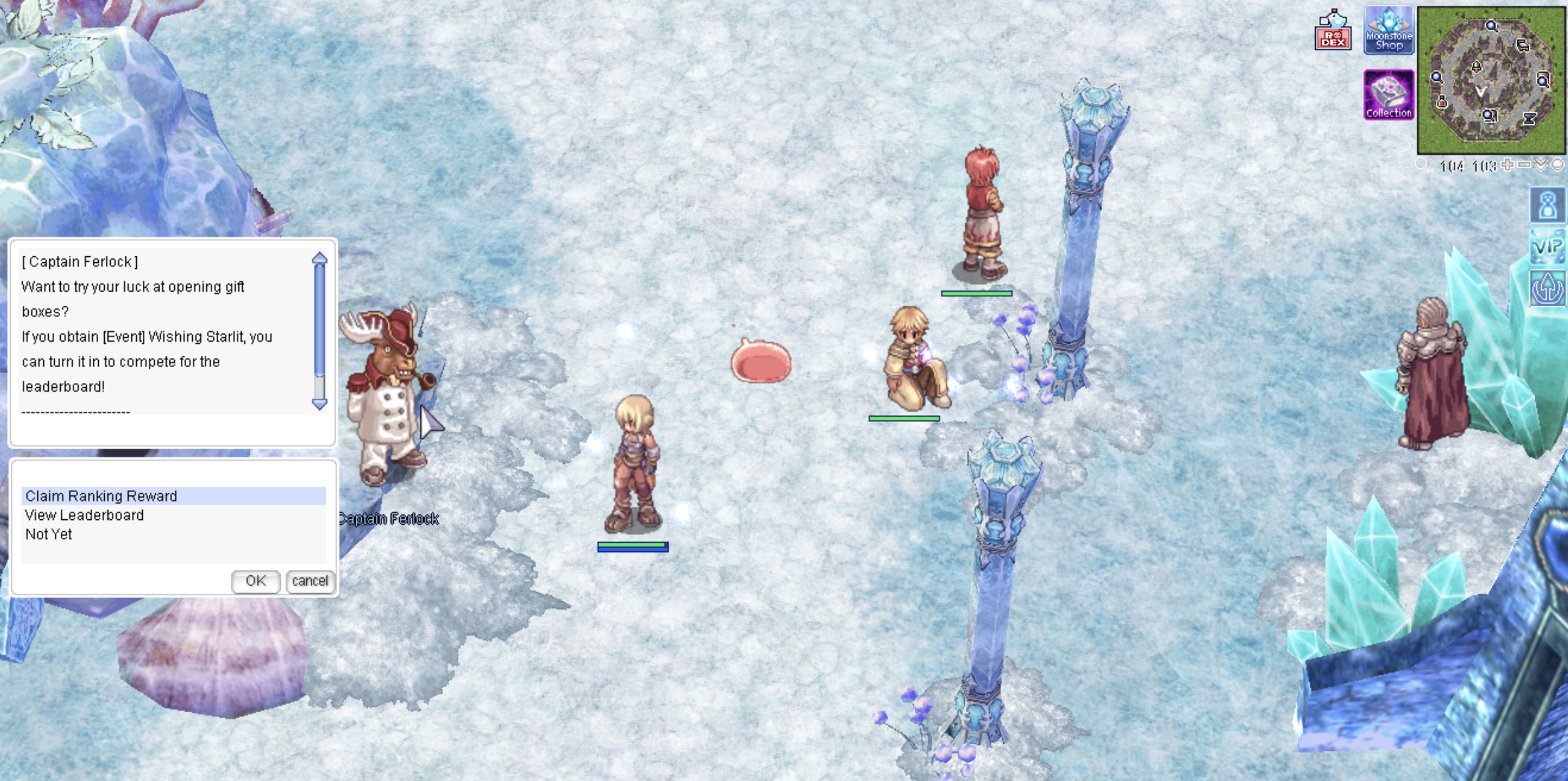Image resolution: width=1568 pixels, height=781 pixels.
Task: Zoom in the minimap with the plus button
Action: 1507,164
